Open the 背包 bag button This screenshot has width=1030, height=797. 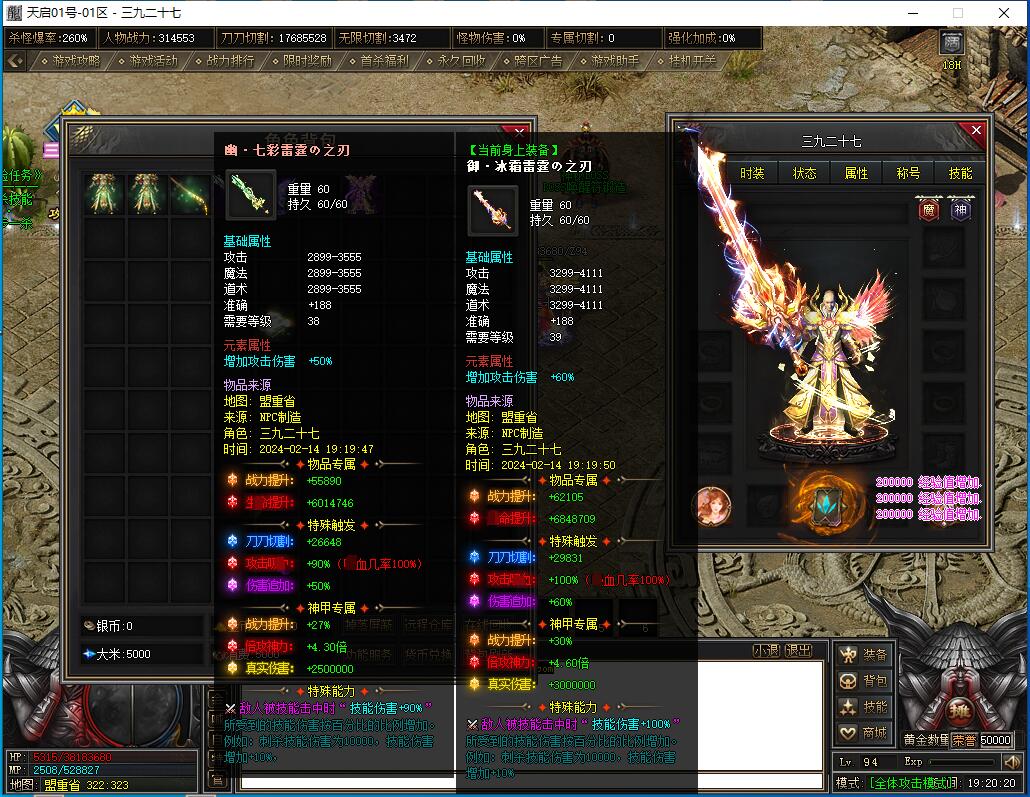tap(864, 681)
